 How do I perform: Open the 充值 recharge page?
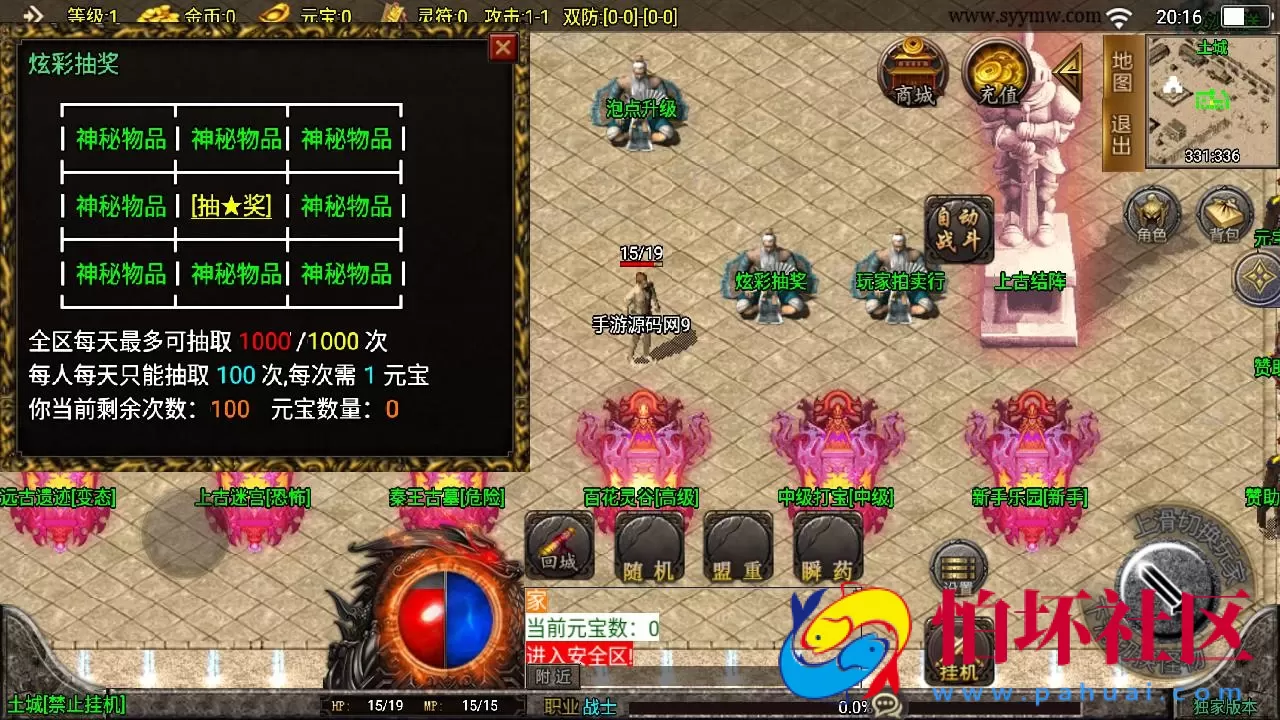(x=993, y=75)
